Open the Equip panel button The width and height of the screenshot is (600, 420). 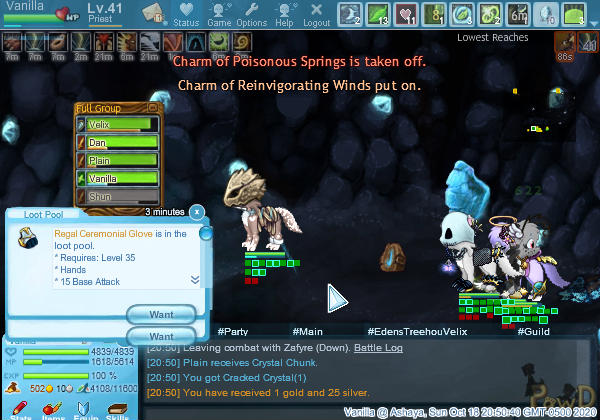(88, 410)
